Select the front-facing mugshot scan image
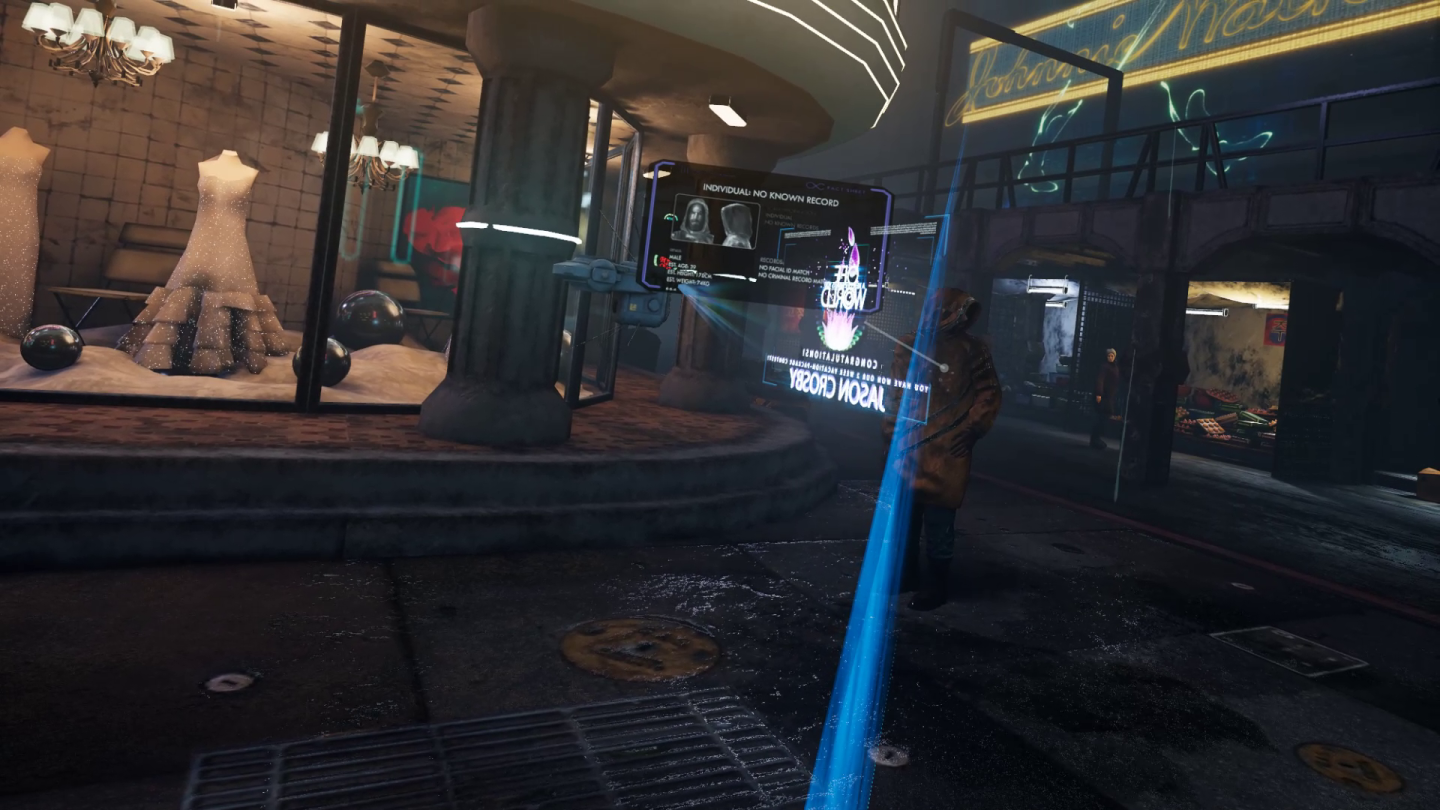Screen dimensions: 1440x810 (x=697, y=219)
